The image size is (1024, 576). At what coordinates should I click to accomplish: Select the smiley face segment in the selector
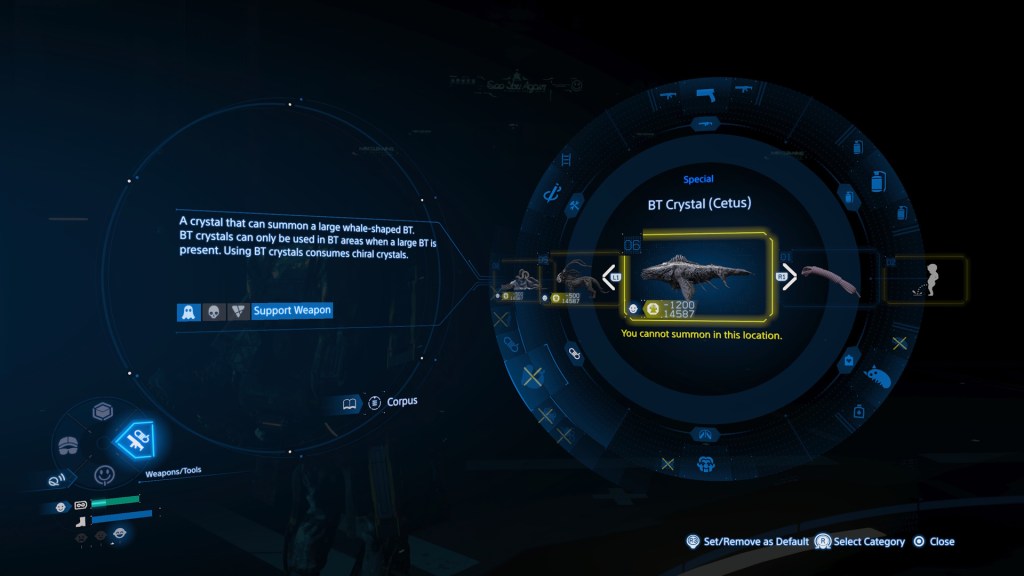tap(104, 474)
